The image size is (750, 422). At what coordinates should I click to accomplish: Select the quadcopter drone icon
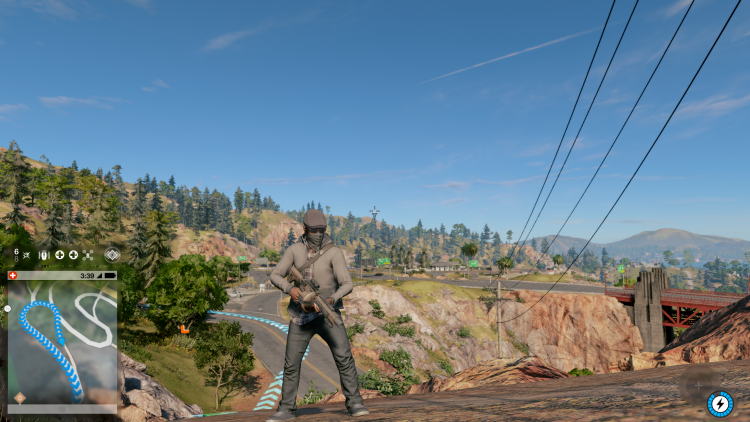(x=89, y=255)
